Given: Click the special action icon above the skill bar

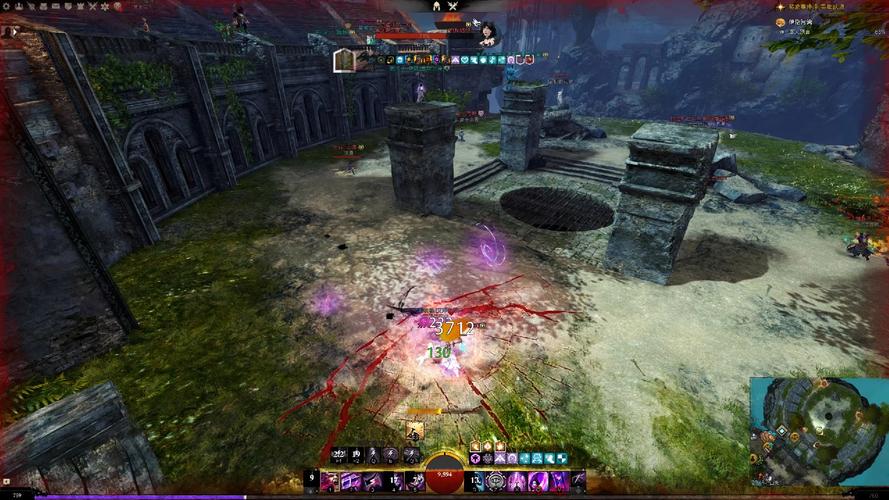Looking at the screenshot, I should [412, 430].
